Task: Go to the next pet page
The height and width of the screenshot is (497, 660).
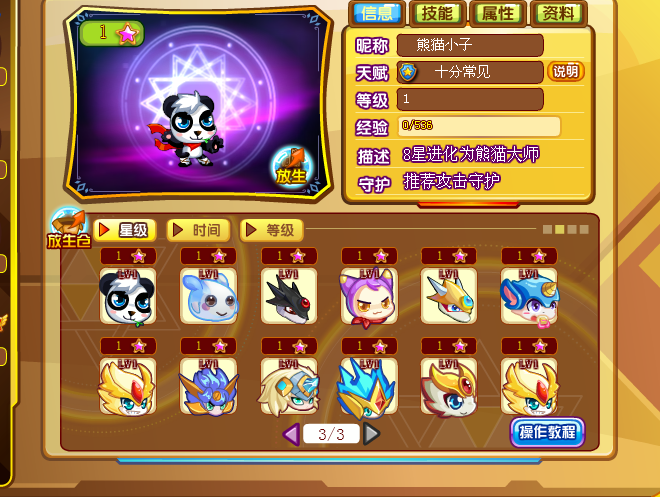Action: click(371, 434)
